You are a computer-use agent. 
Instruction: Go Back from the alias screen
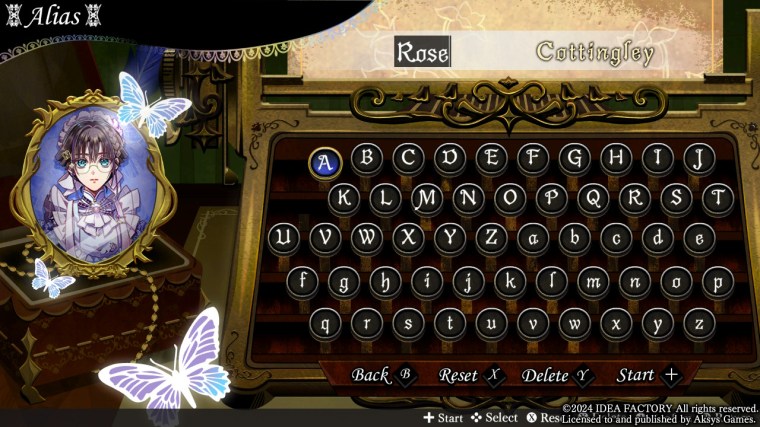tap(381, 375)
